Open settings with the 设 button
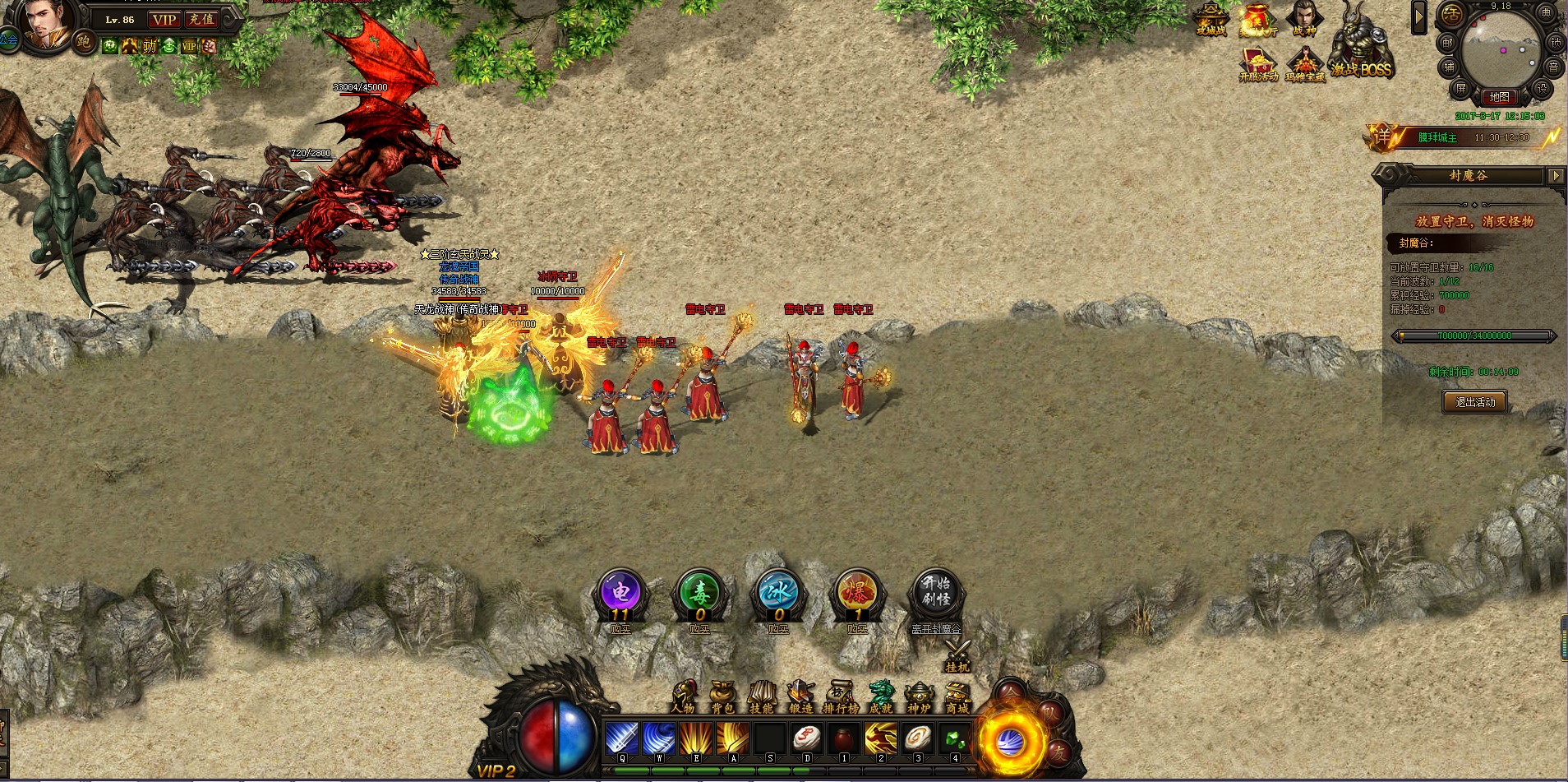The height and width of the screenshot is (782, 1568). 1542,89
